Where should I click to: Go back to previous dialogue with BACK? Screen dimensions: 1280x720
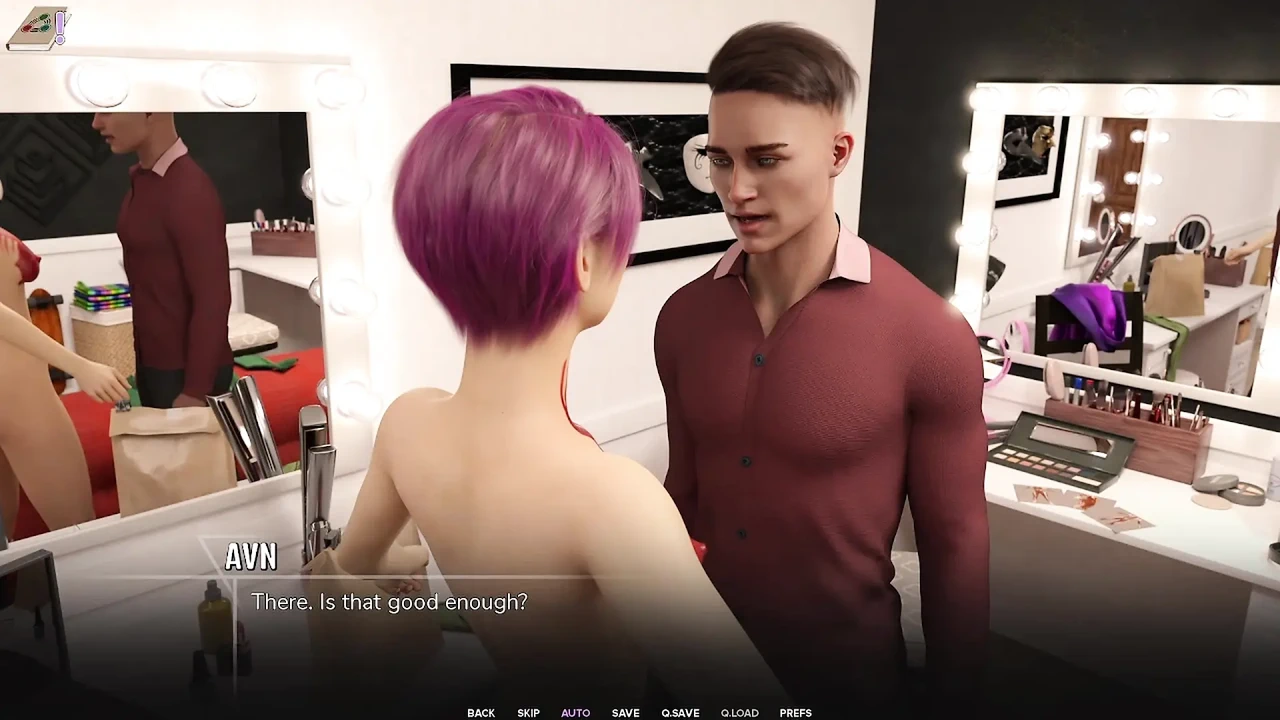point(480,712)
